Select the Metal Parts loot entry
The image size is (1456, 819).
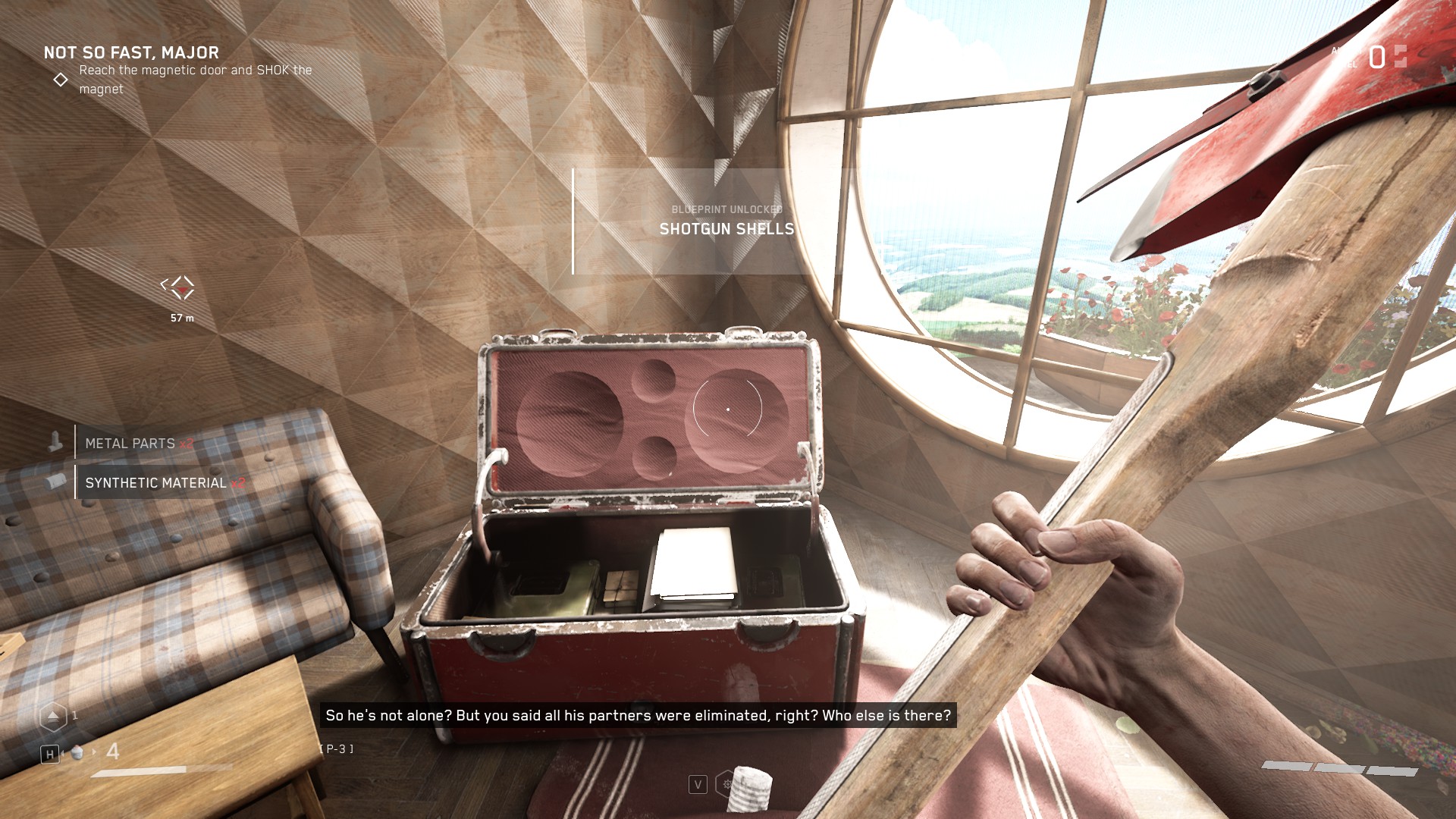[130, 444]
